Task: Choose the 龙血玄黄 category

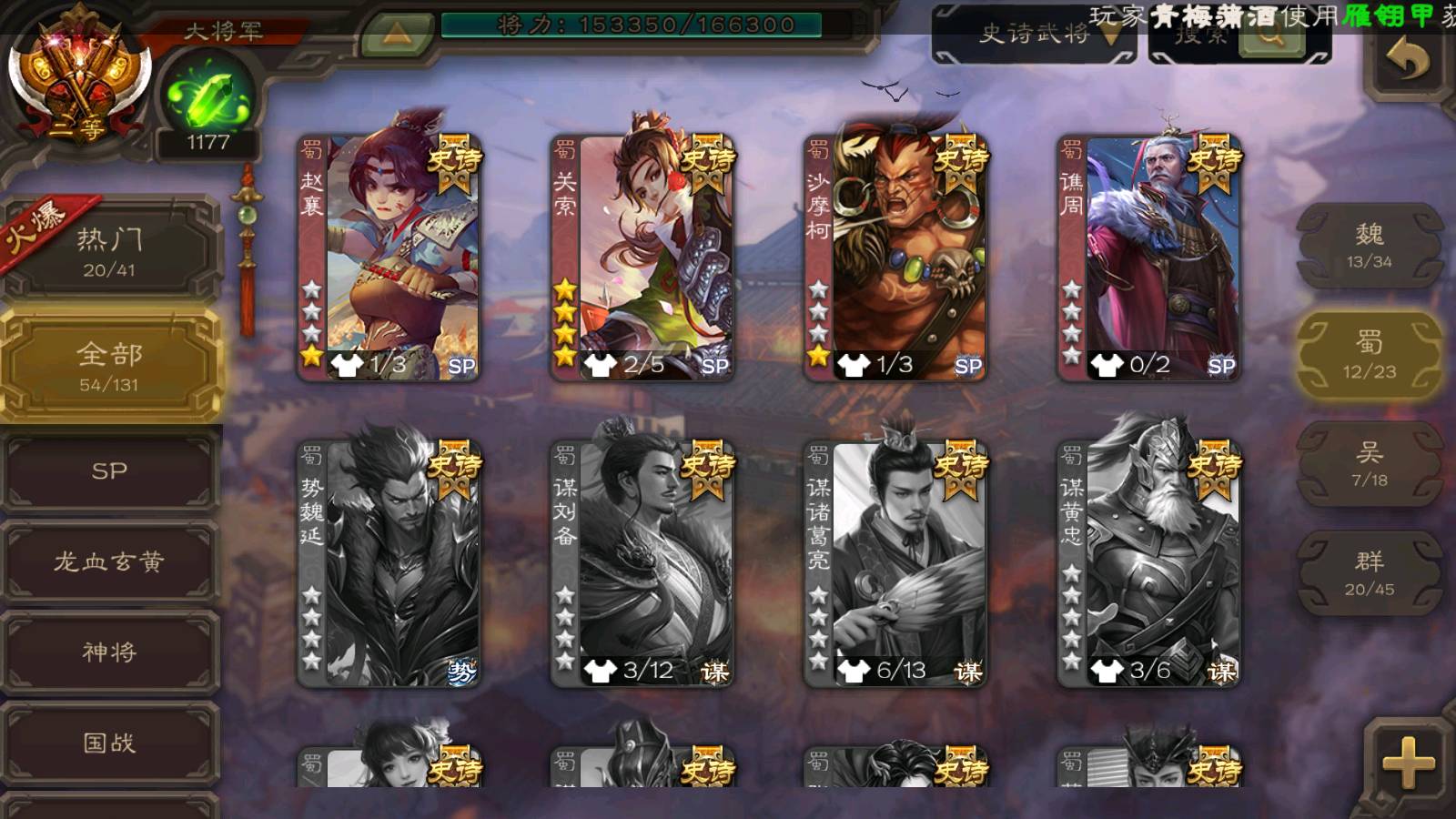Action: click(x=109, y=562)
